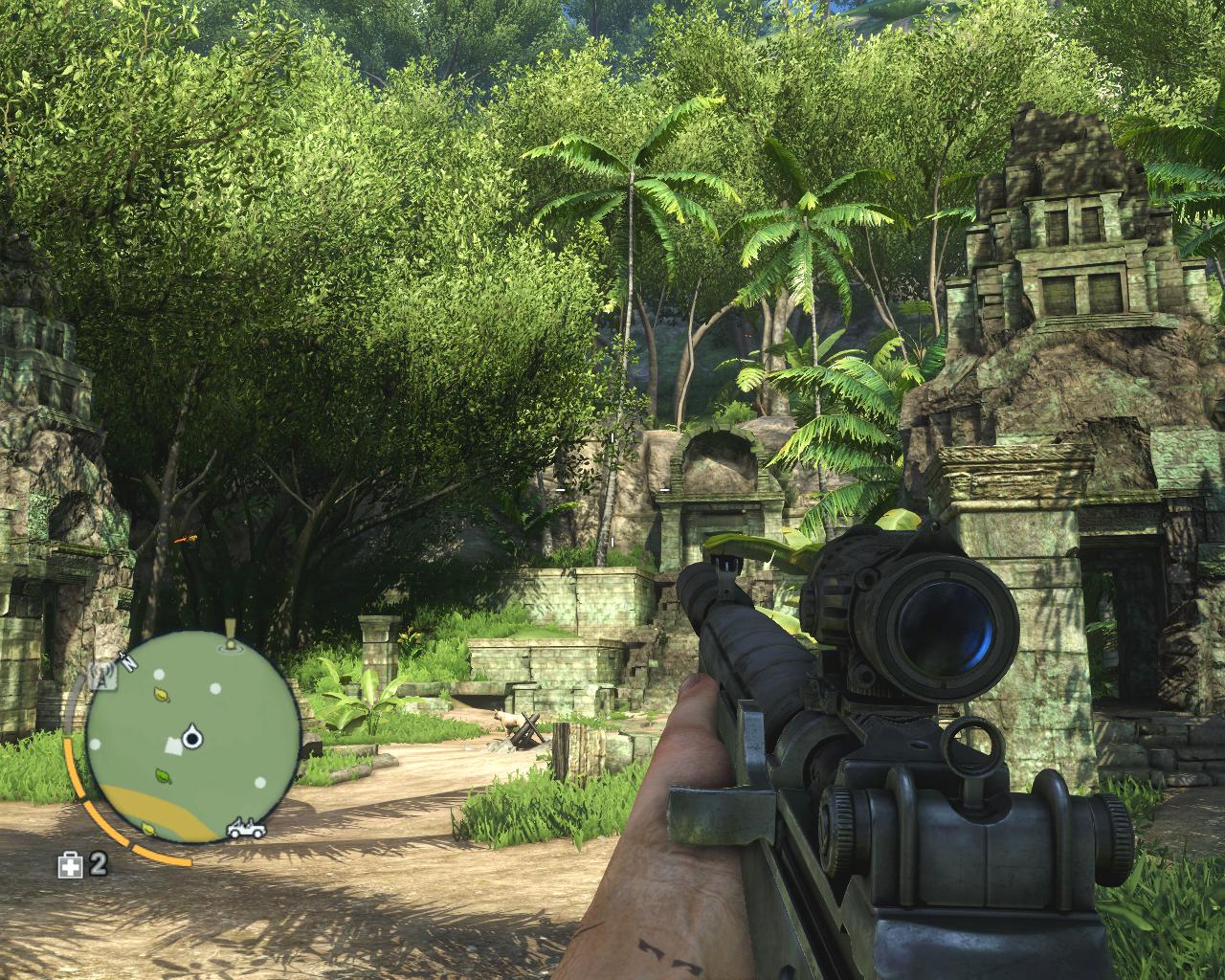Select the jeep vehicle marker on minimap
Viewport: 1225px width, 980px height.
click(246, 829)
